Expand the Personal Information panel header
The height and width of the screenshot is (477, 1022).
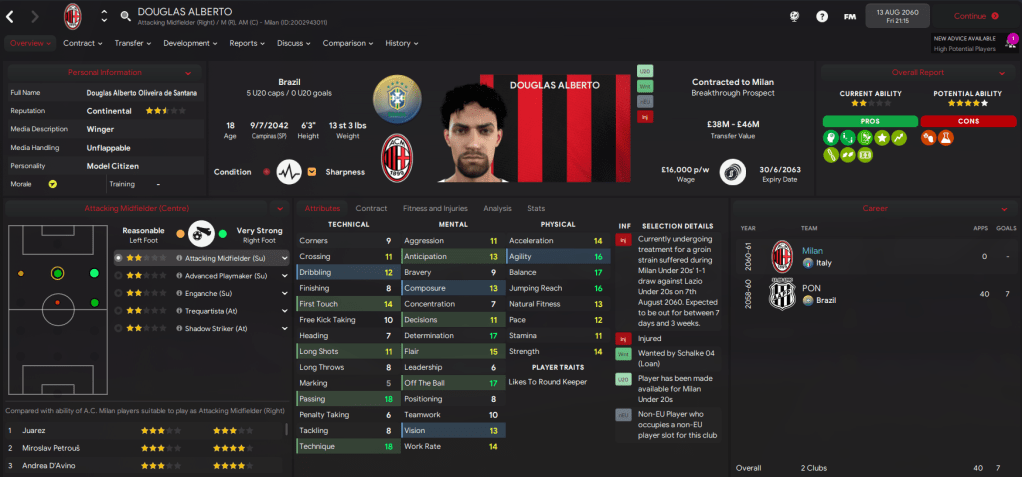pyautogui.click(x=105, y=72)
